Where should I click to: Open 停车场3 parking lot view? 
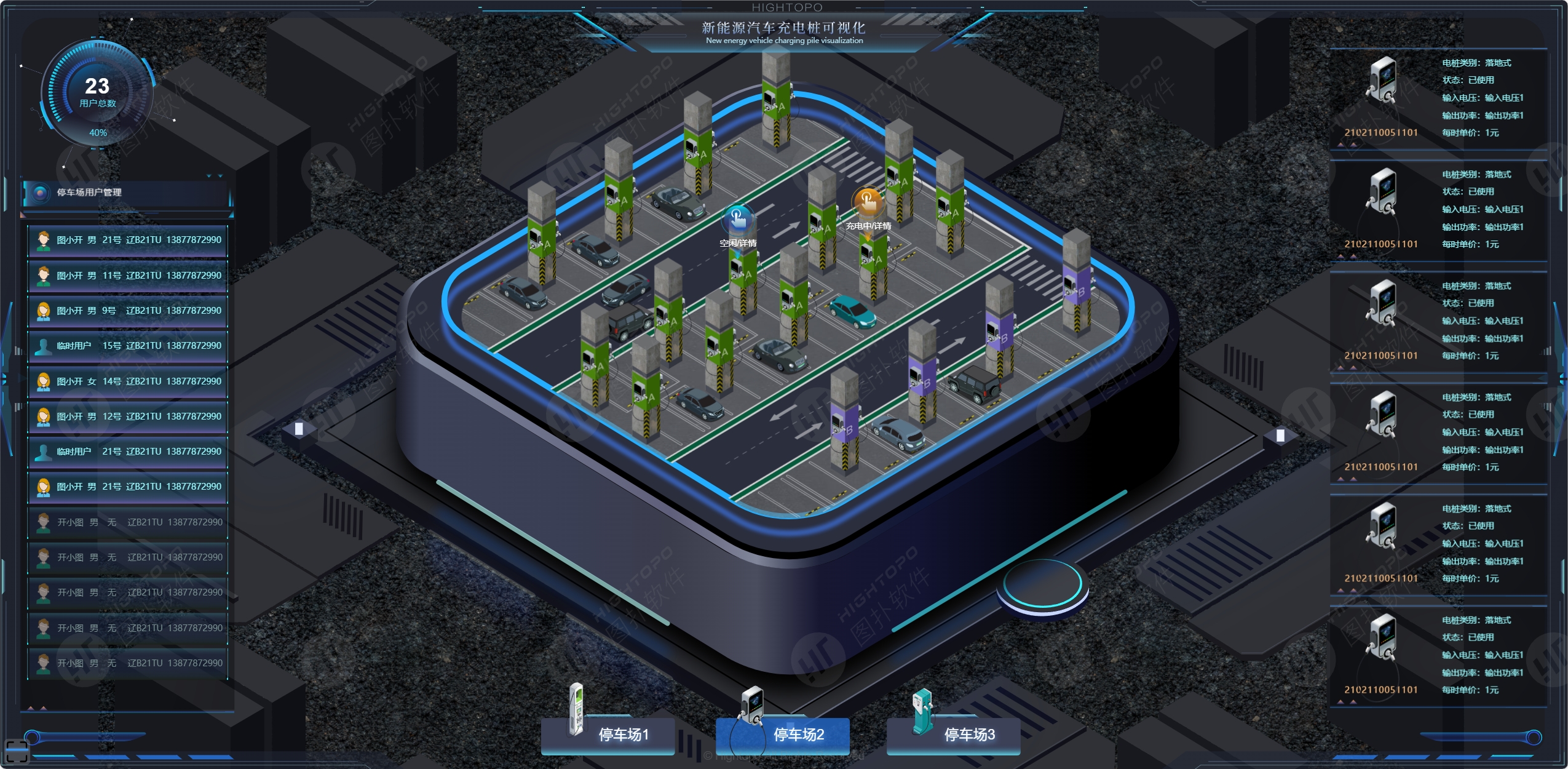coord(968,735)
